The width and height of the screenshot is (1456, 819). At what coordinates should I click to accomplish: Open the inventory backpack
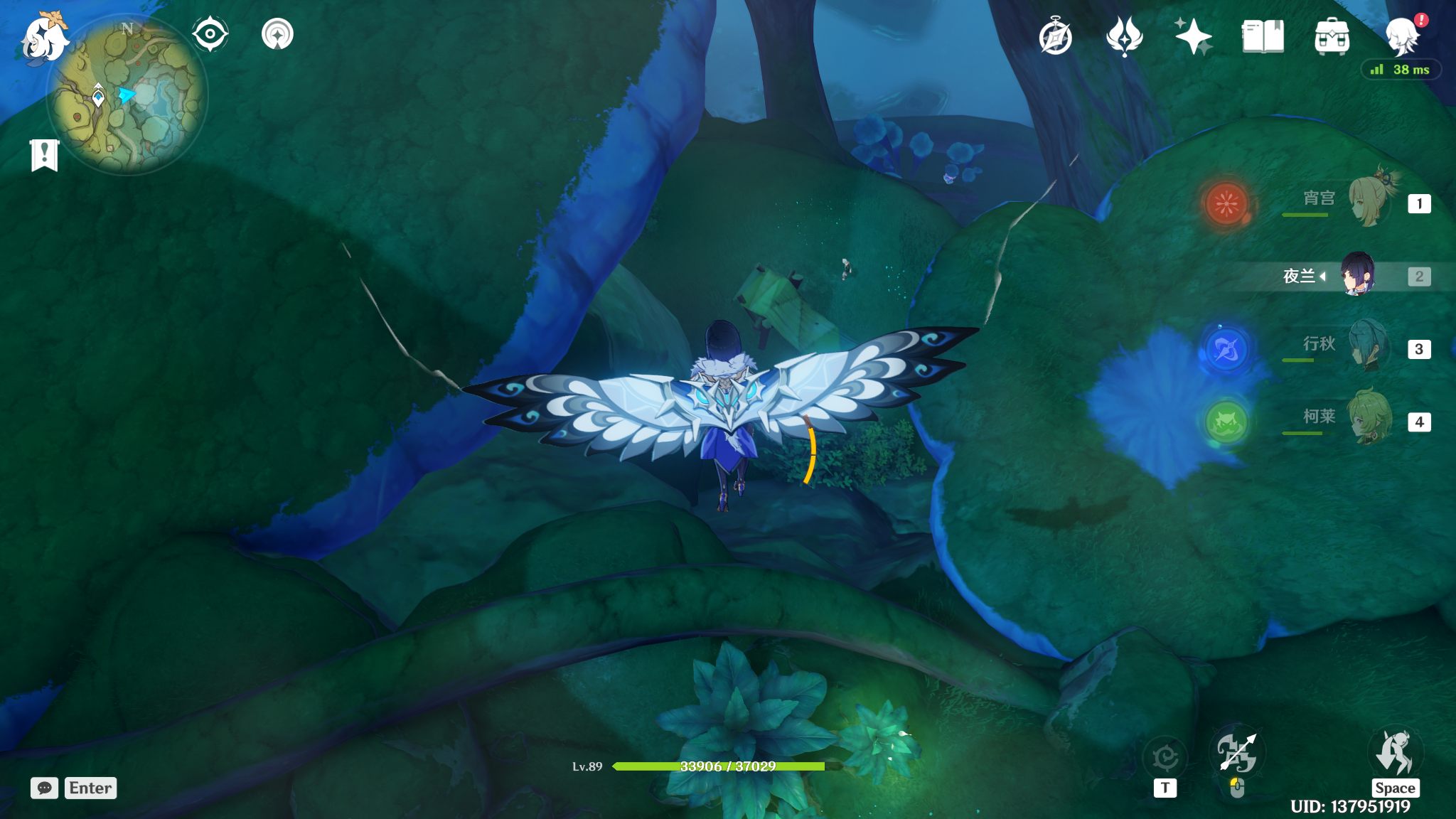(1332, 37)
